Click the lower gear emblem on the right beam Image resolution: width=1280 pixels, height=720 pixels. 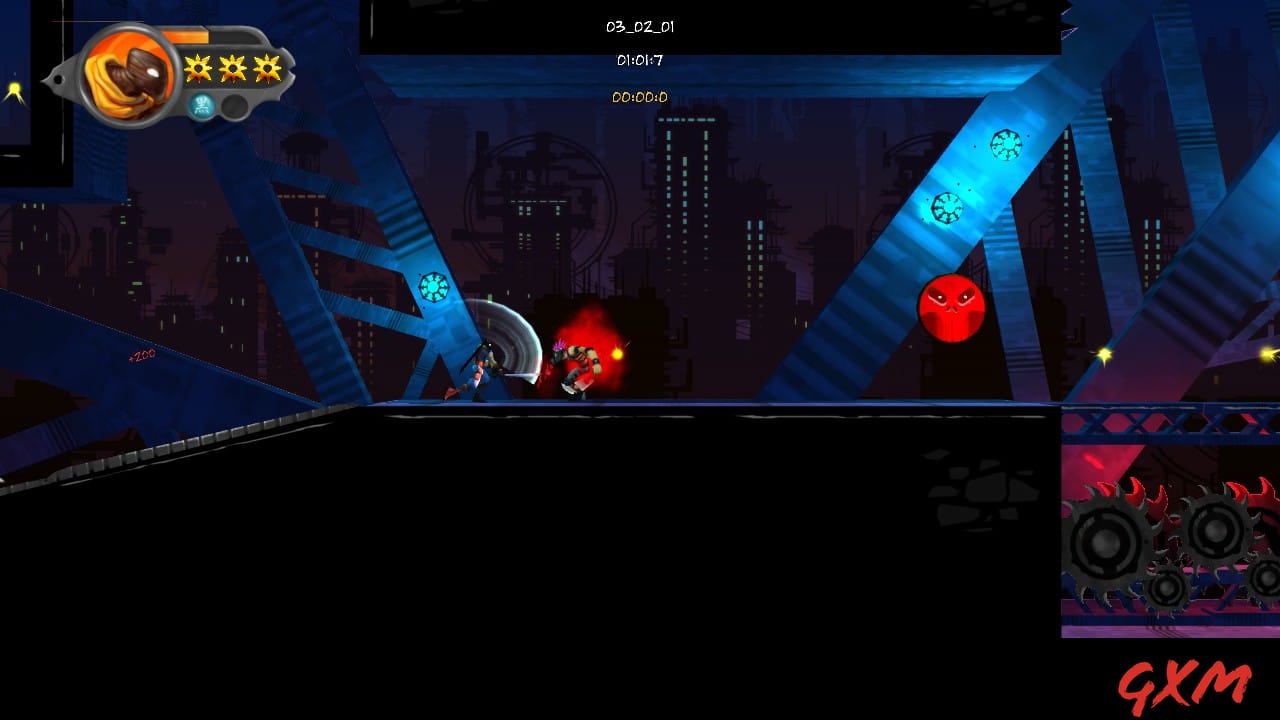pyautogui.click(x=947, y=208)
